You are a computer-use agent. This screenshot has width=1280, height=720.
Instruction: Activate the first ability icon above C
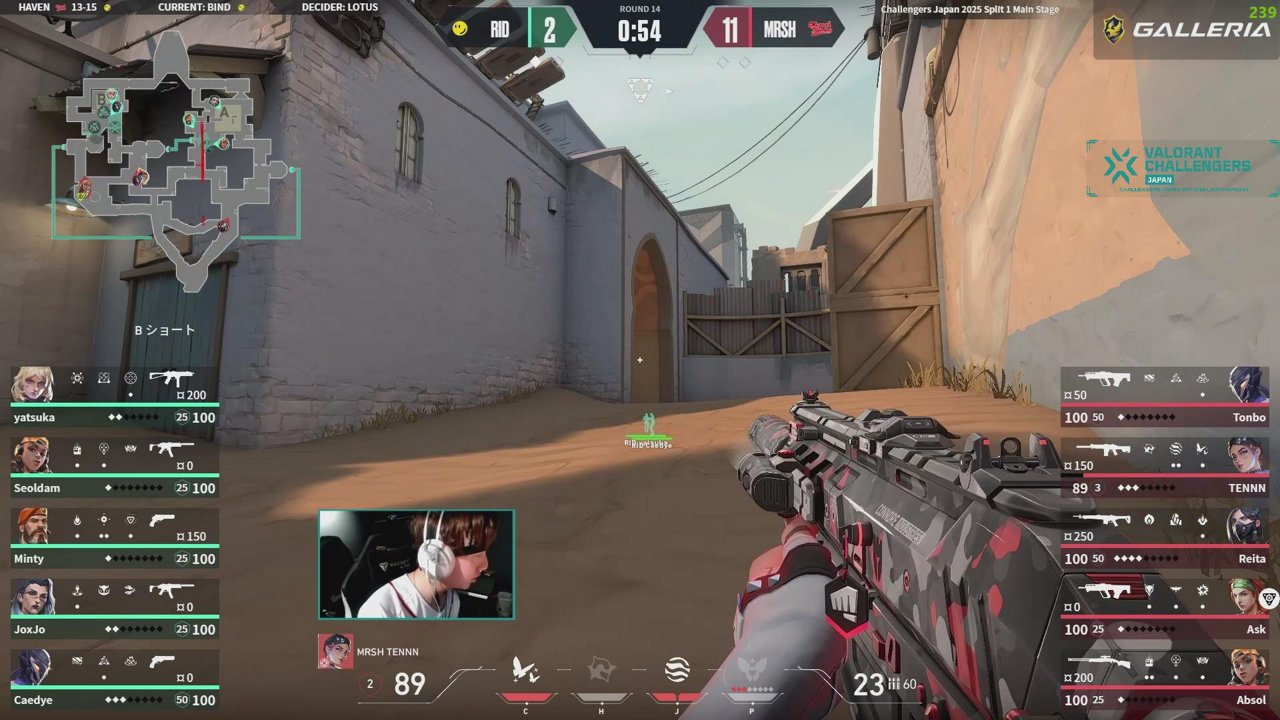click(x=526, y=670)
